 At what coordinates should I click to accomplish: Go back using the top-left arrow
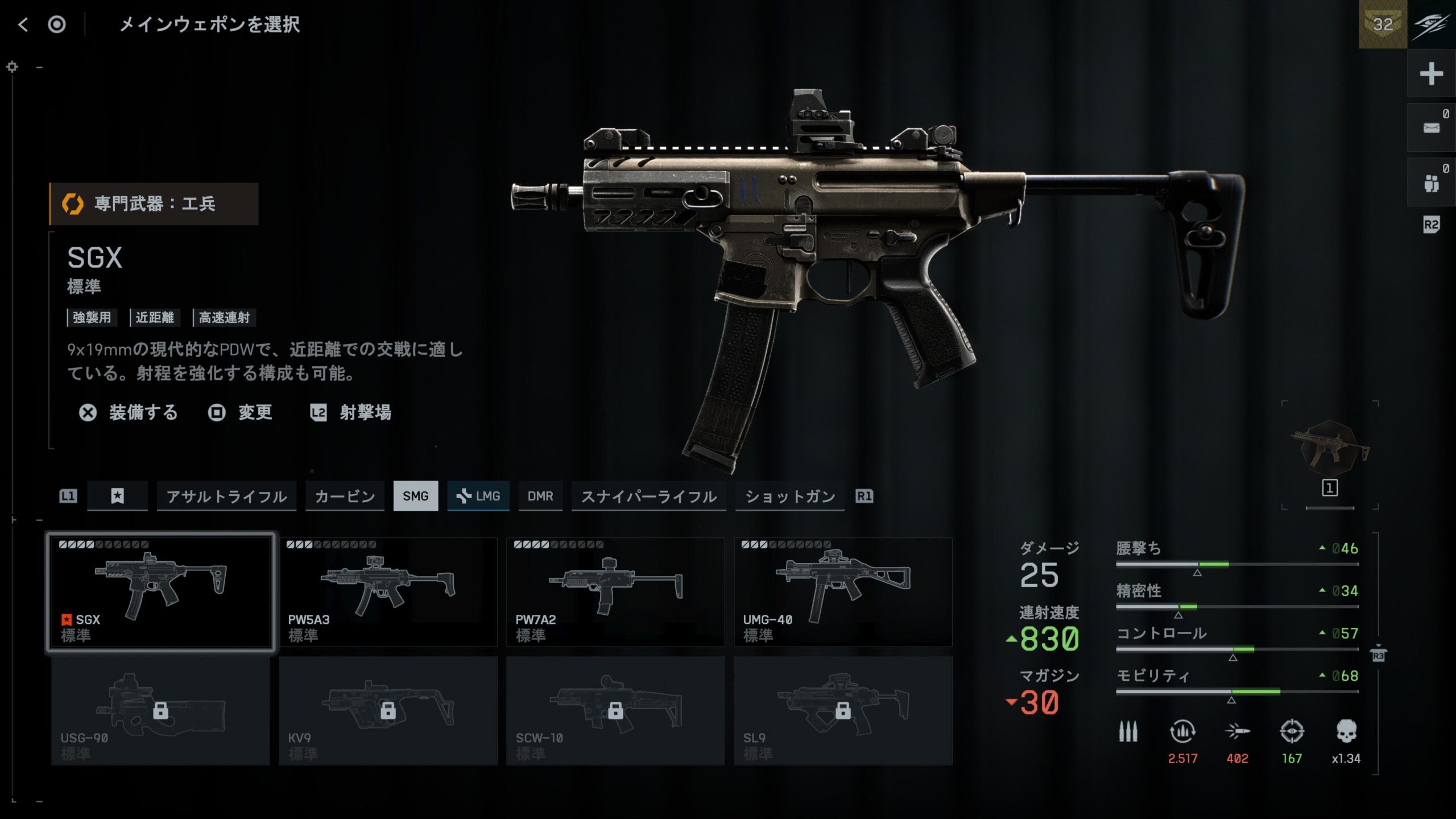(23, 24)
